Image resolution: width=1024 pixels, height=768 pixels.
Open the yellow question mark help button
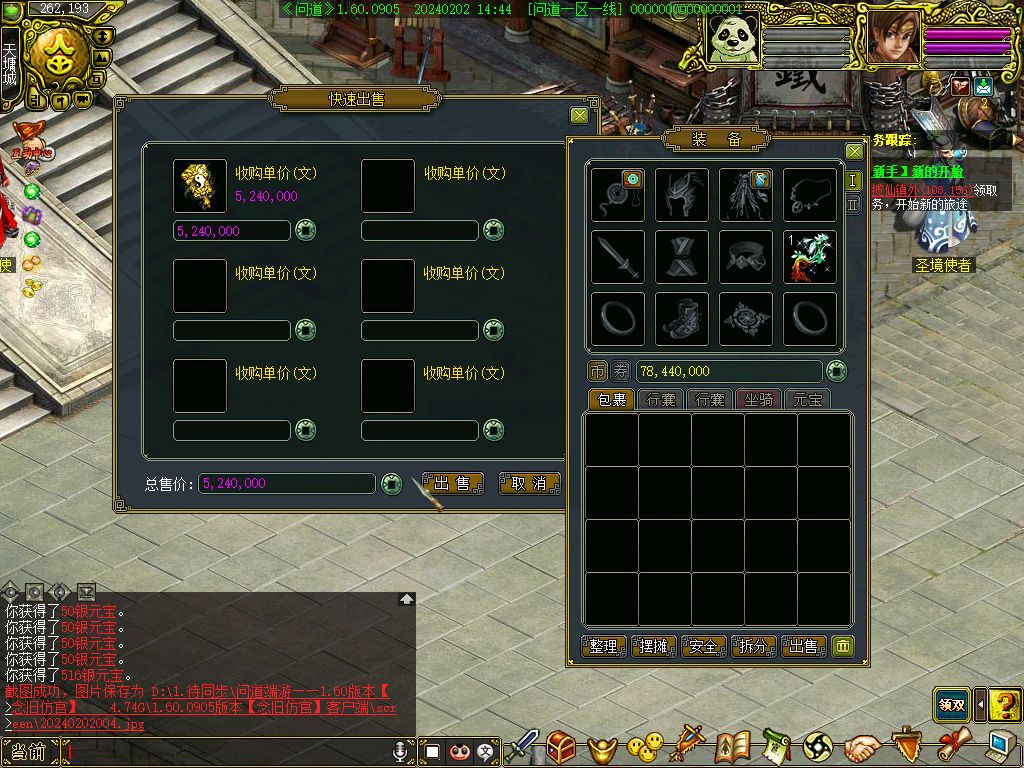point(1005,704)
